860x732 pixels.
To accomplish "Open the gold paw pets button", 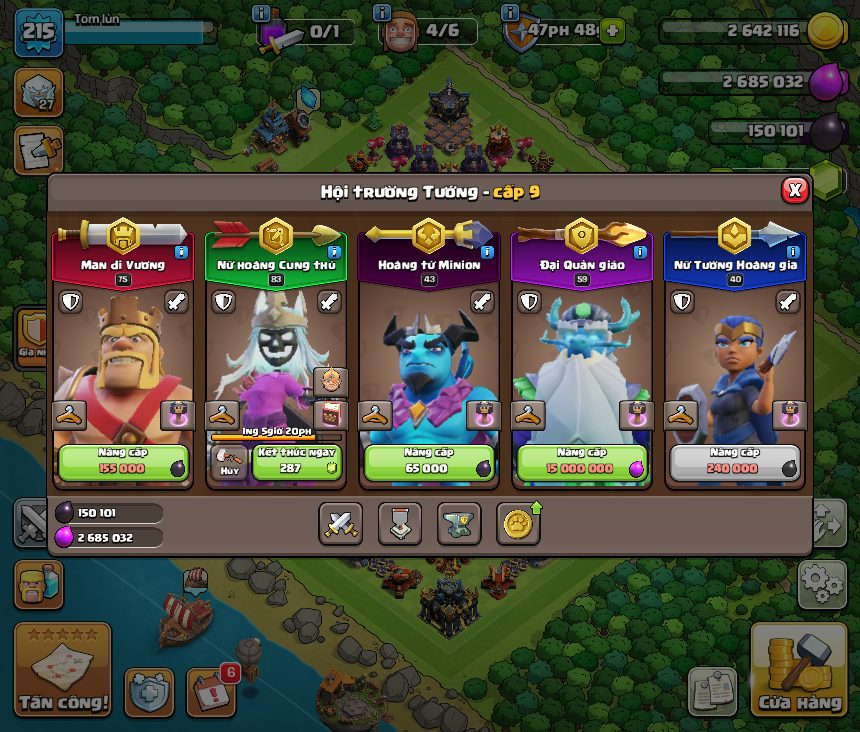I will pyautogui.click(x=518, y=523).
